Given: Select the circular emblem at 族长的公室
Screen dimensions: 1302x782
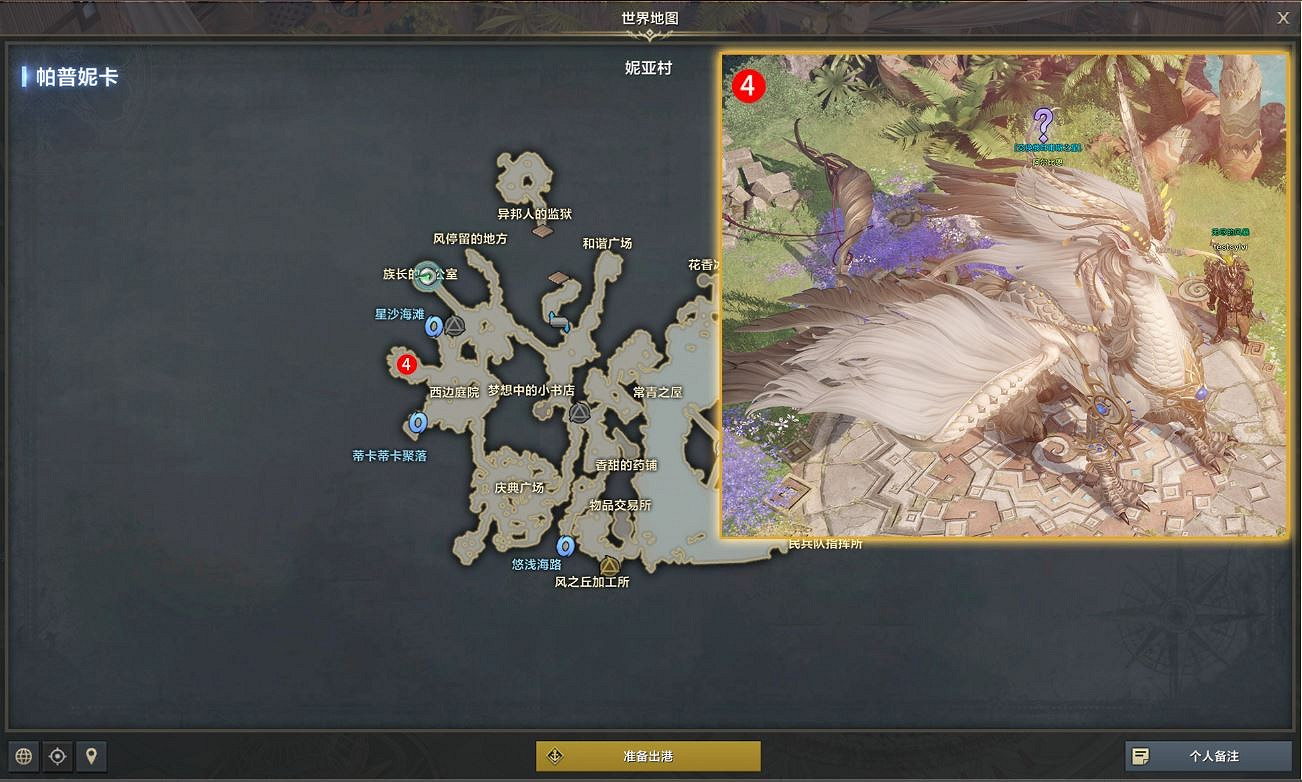Looking at the screenshot, I should [428, 277].
